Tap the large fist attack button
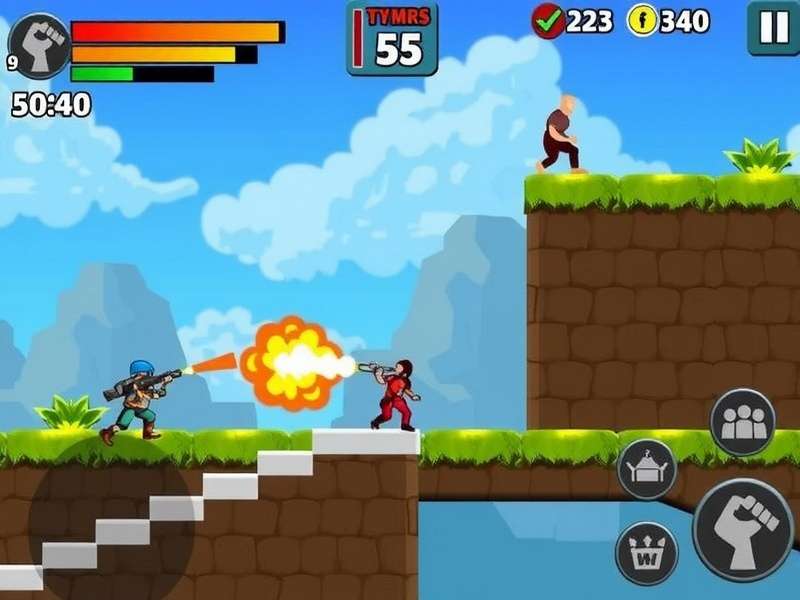The height and width of the screenshot is (600, 800). tap(743, 529)
